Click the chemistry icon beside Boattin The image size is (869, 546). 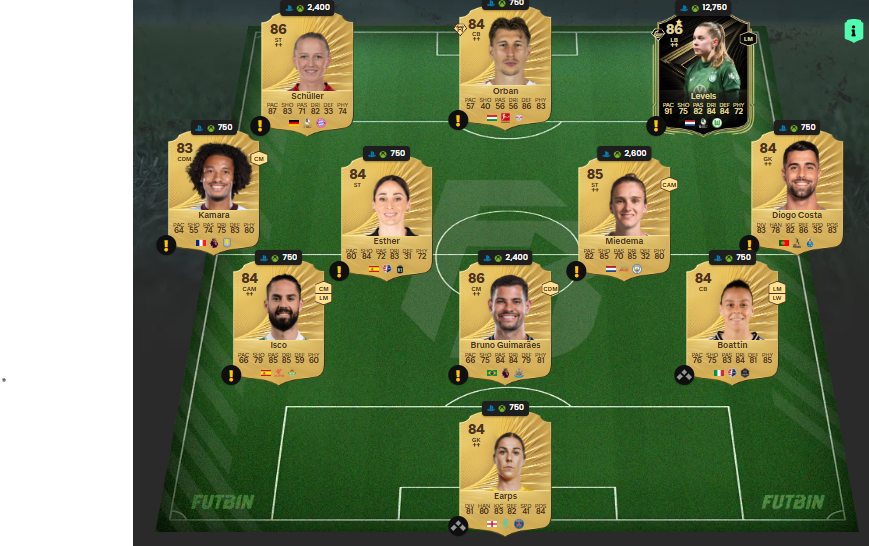point(684,375)
